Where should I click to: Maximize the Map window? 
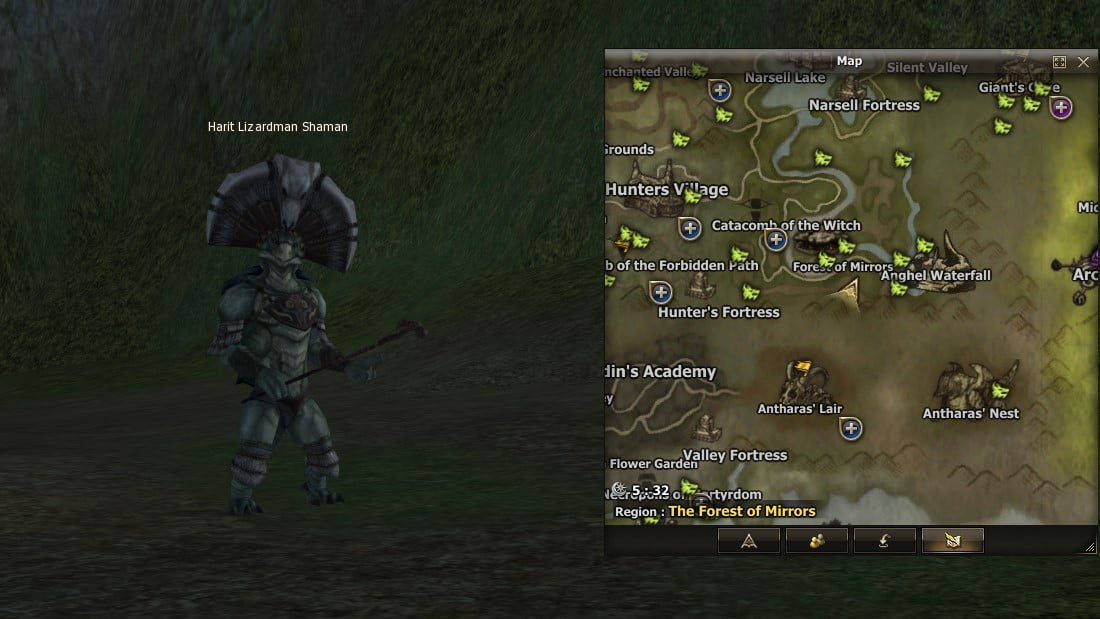[1060, 62]
